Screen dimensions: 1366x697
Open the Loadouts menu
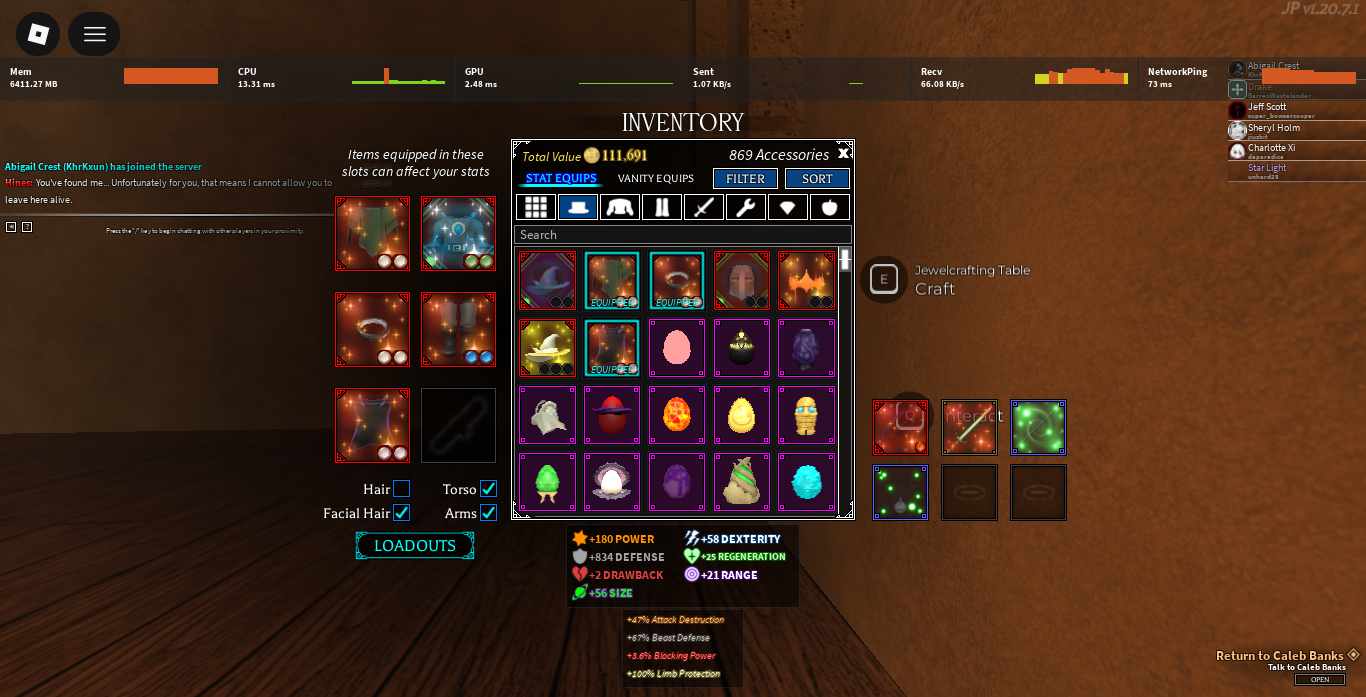point(415,546)
